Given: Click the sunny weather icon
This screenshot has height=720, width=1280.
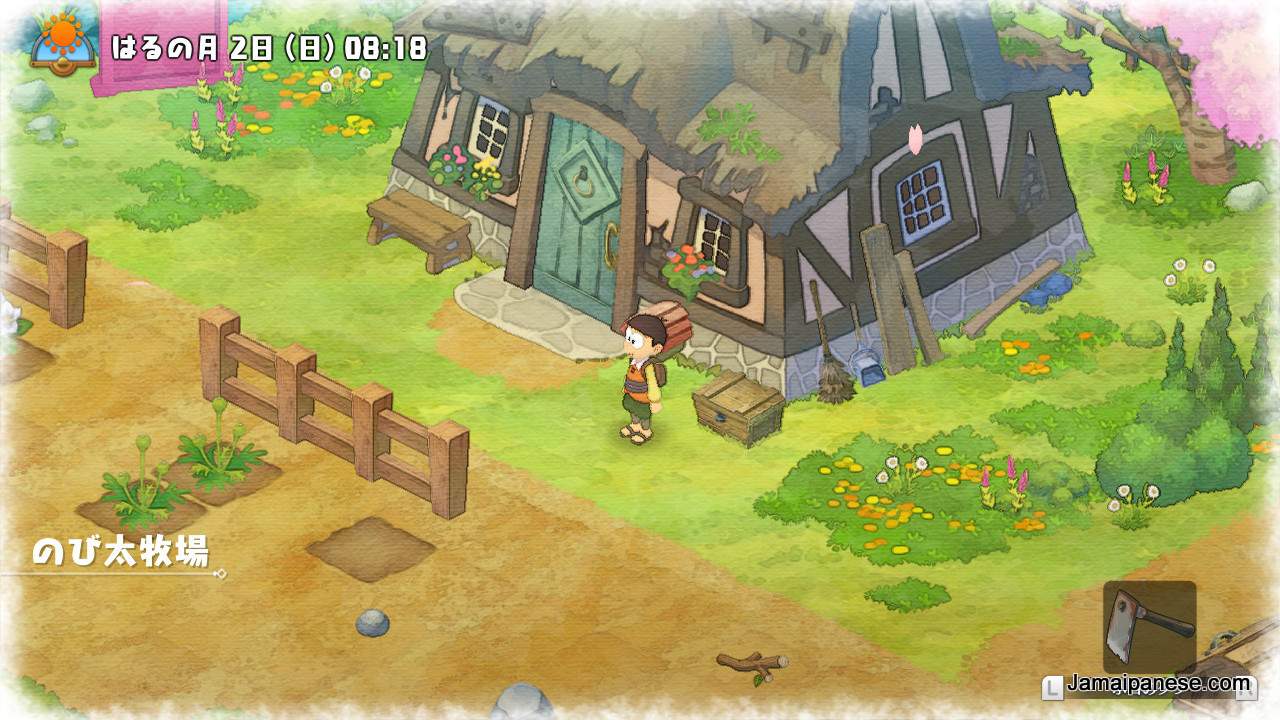Looking at the screenshot, I should (63, 38).
